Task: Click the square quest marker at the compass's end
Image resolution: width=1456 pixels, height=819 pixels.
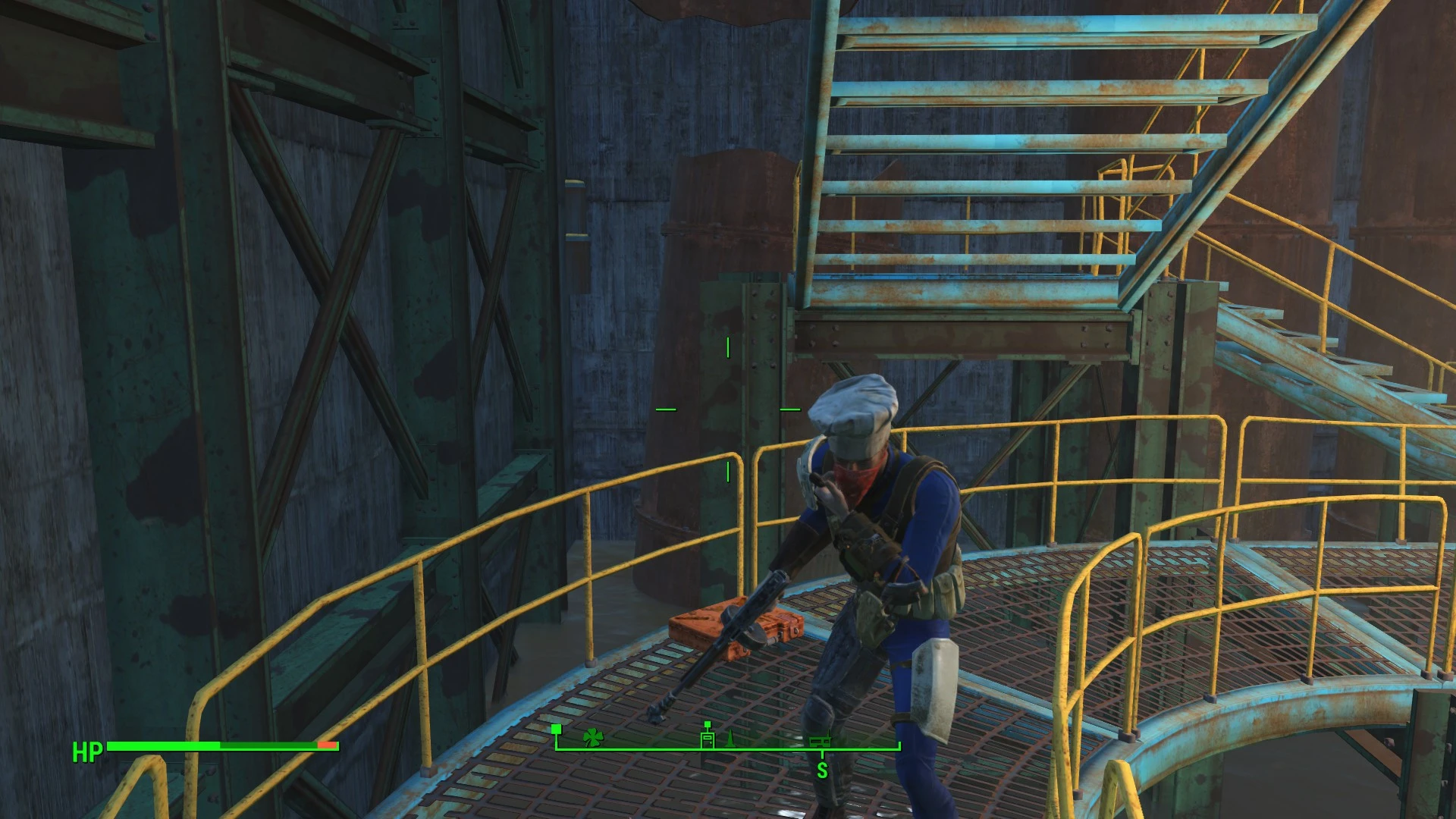Action: pos(557,729)
